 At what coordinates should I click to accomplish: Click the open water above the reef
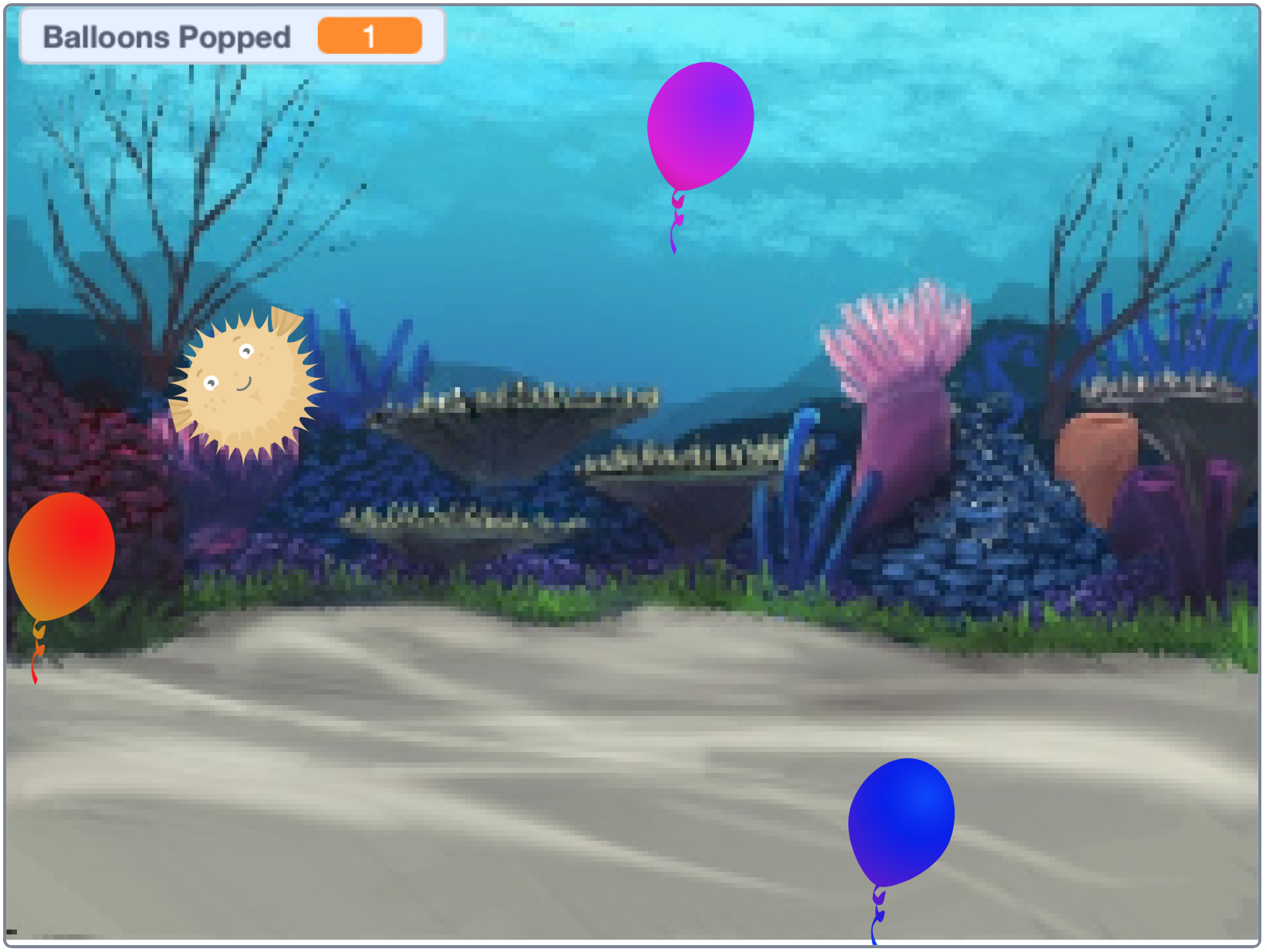[503, 189]
